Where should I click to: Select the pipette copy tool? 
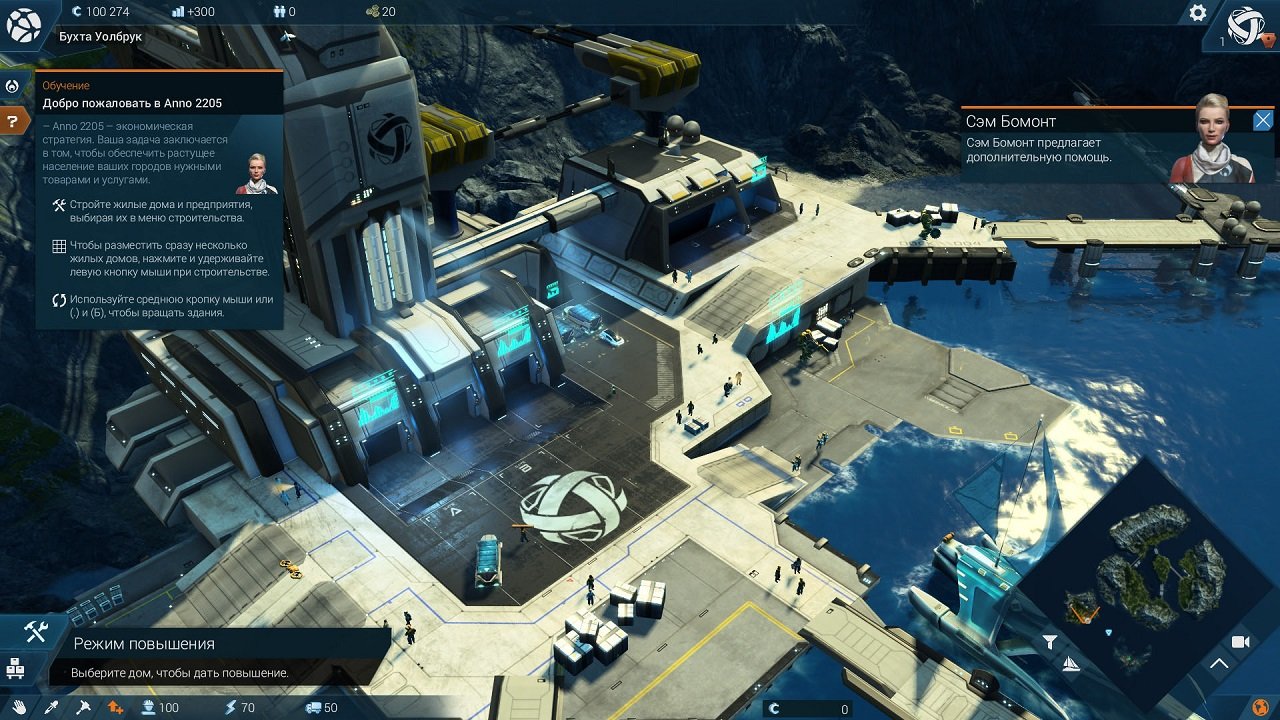51,707
